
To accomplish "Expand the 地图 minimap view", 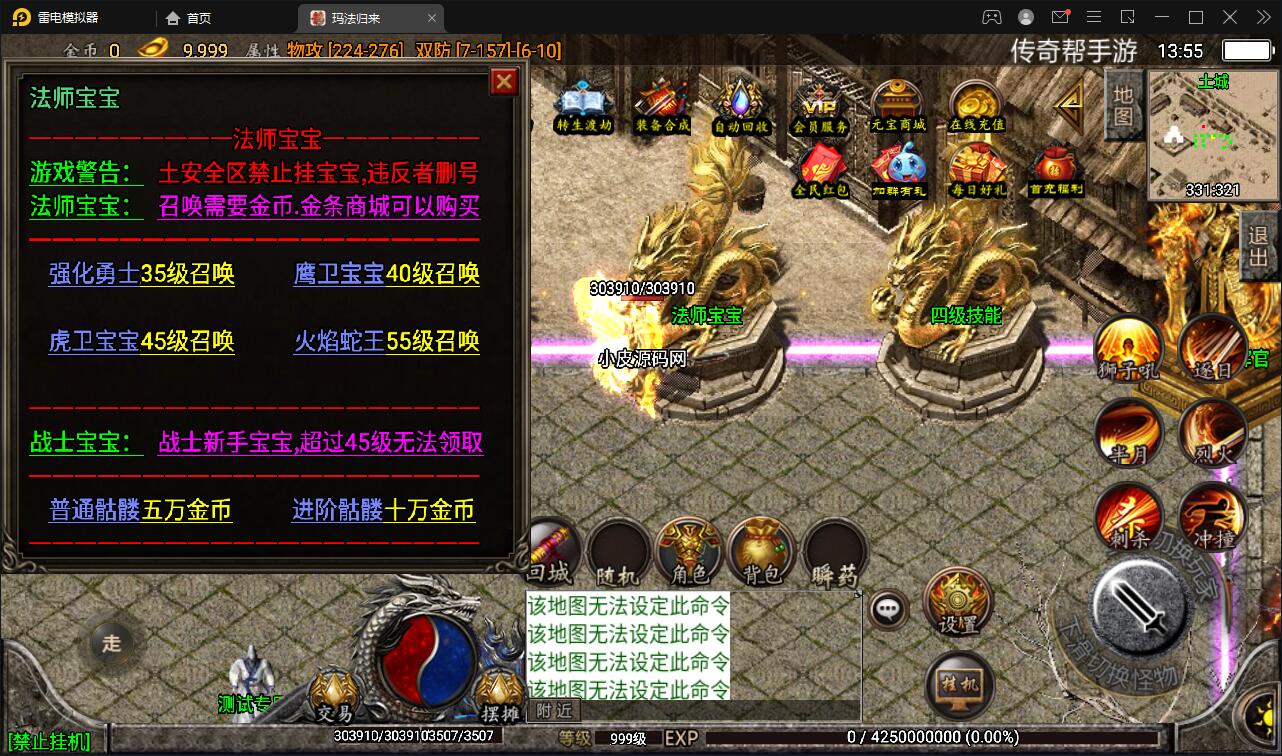I will click(1122, 104).
